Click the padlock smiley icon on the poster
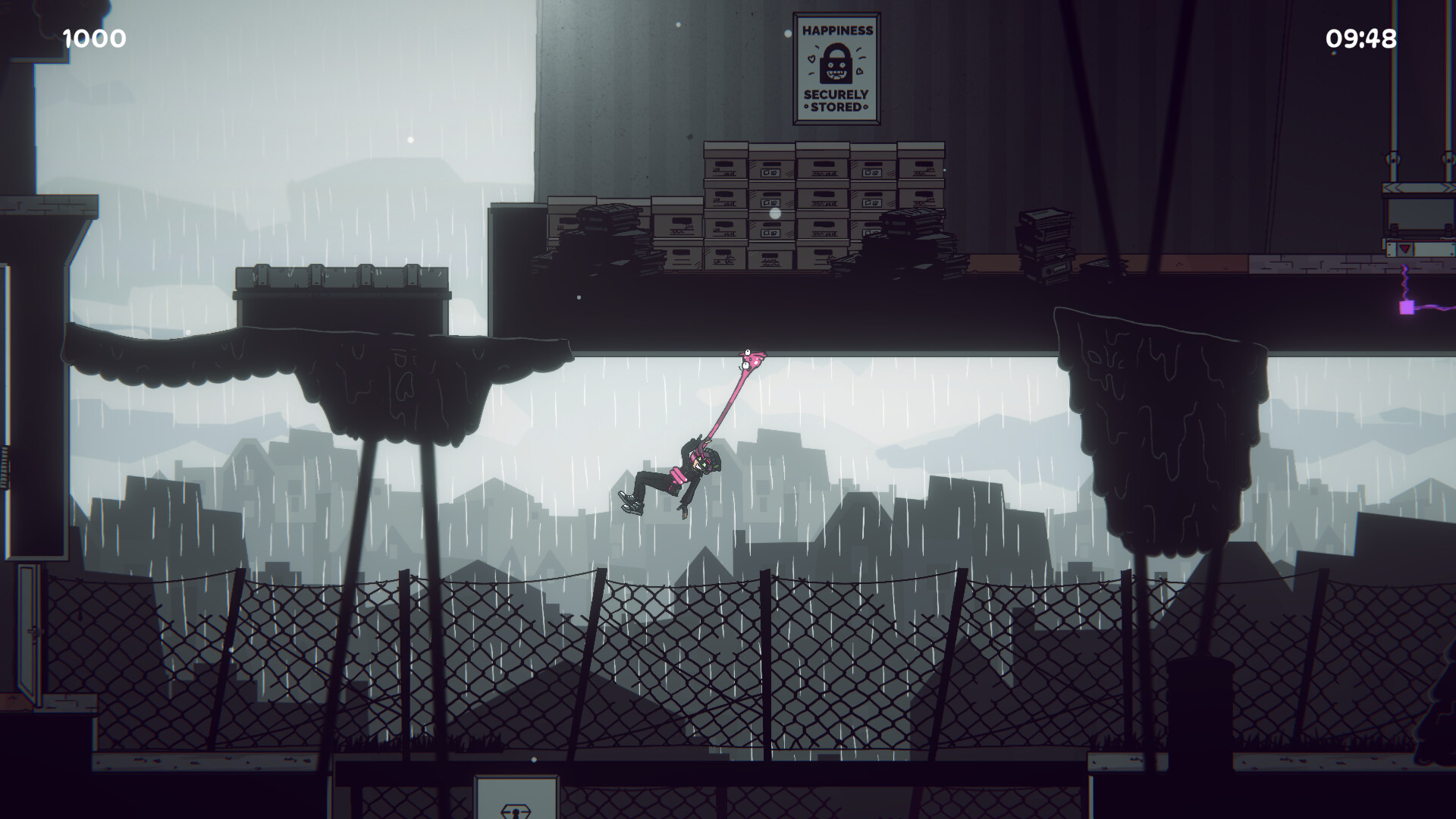 [x=836, y=64]
